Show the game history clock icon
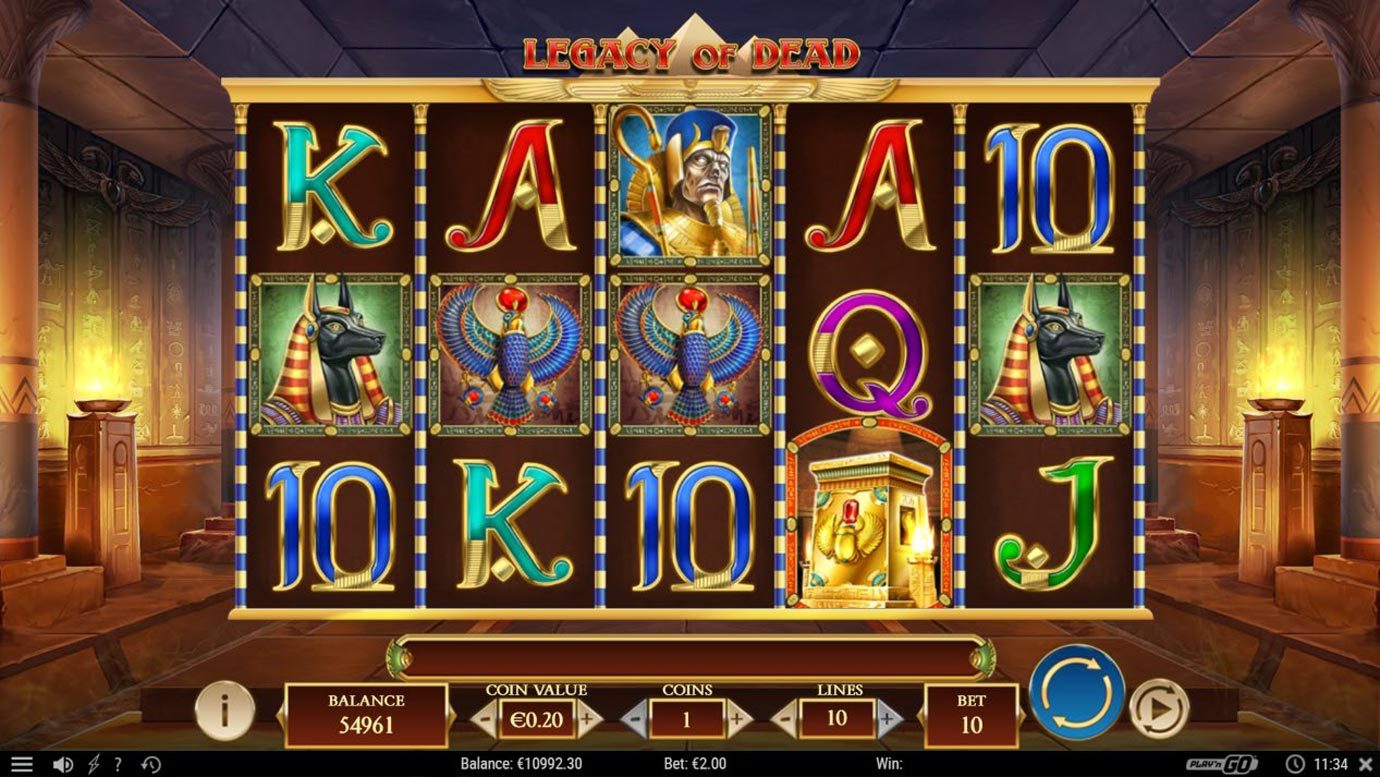 pos(151,765)
